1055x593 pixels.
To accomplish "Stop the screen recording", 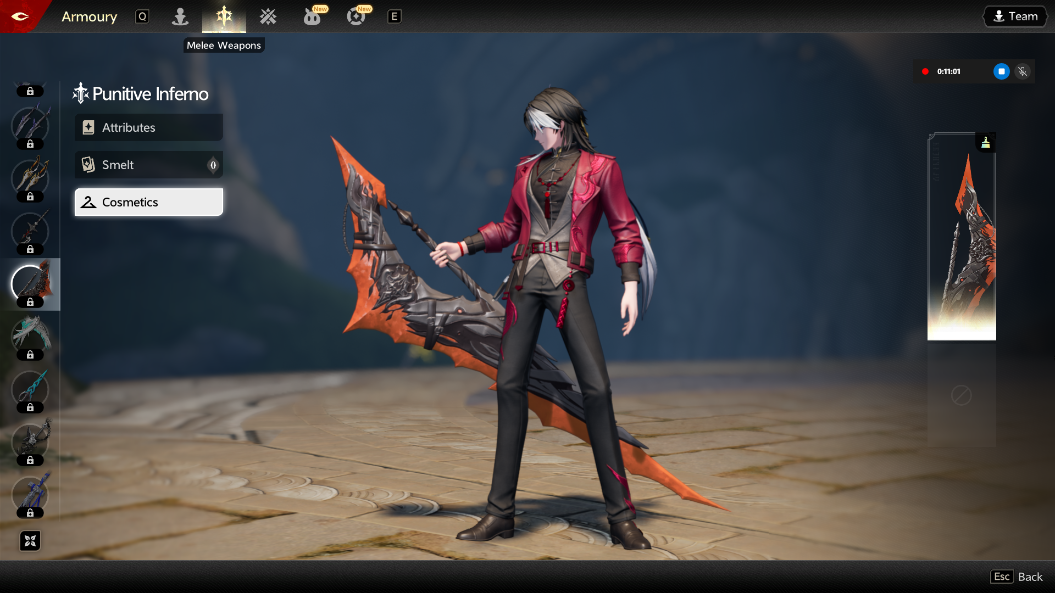I will tap(1001, 71).
